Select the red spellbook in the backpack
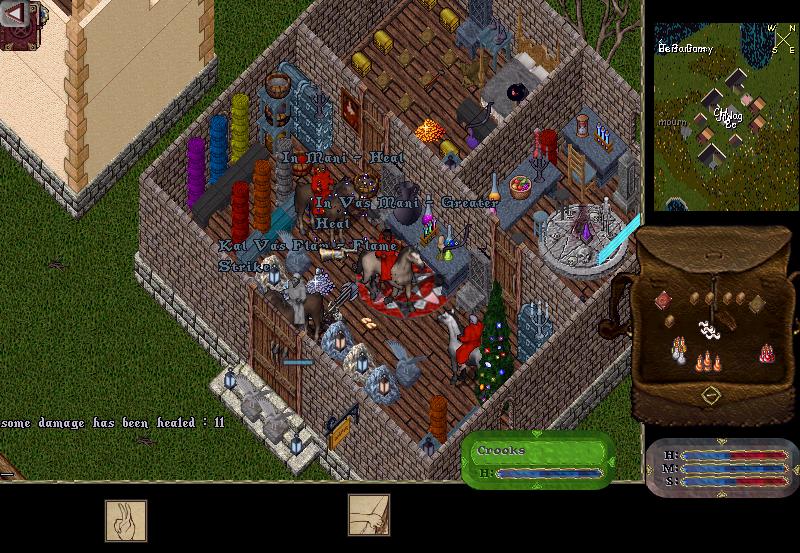The height and width of the screenshot is (553, 800). tap(665, 300)
